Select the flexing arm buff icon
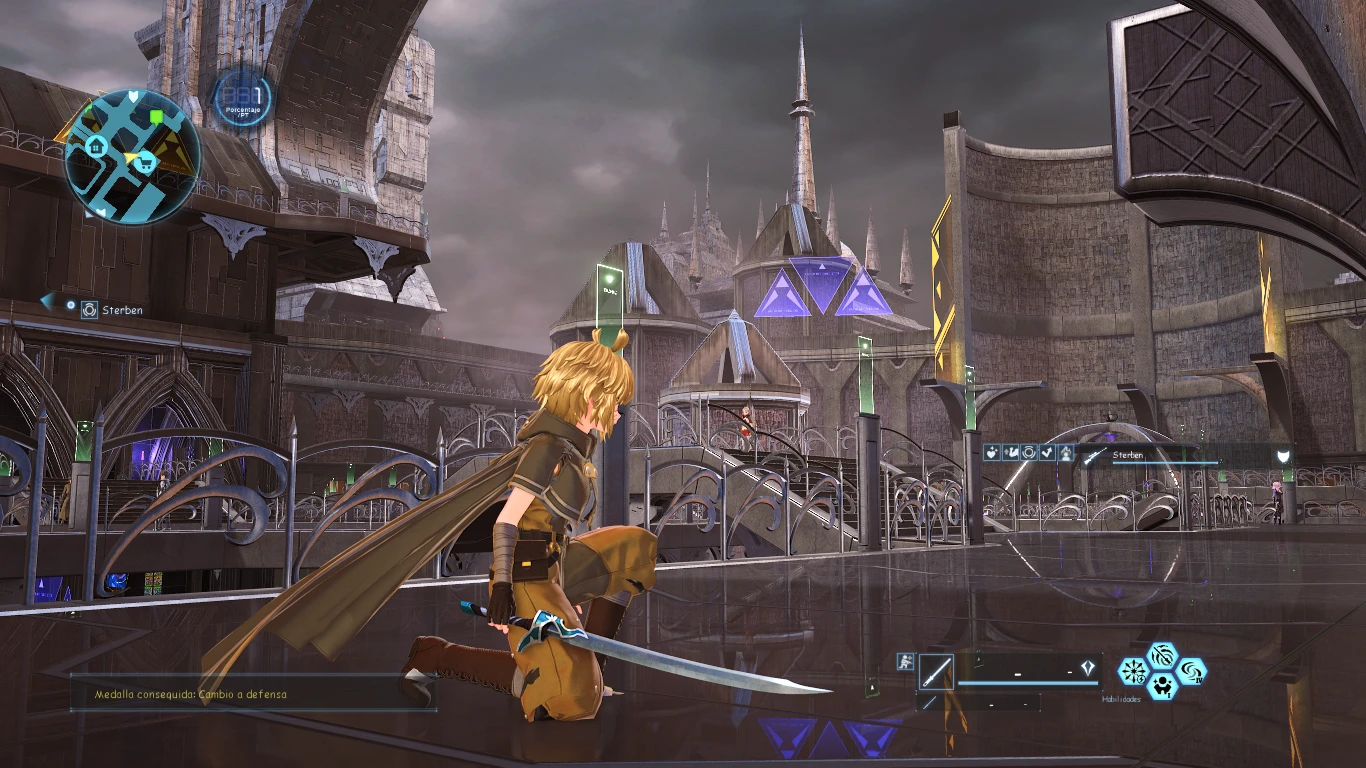The height and width of the screenshot is (768, 1366). tap(1011, 453)
